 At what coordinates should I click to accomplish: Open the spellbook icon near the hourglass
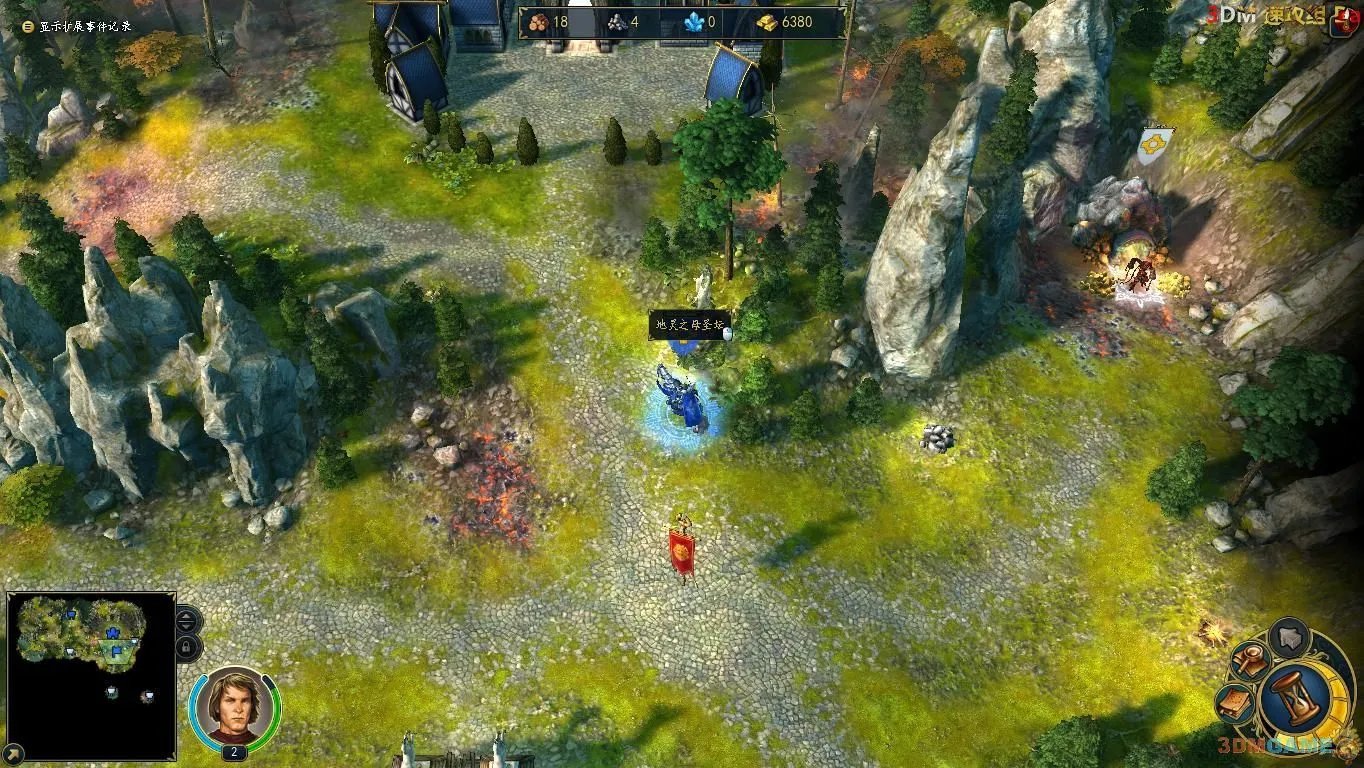pos(1235,703)
